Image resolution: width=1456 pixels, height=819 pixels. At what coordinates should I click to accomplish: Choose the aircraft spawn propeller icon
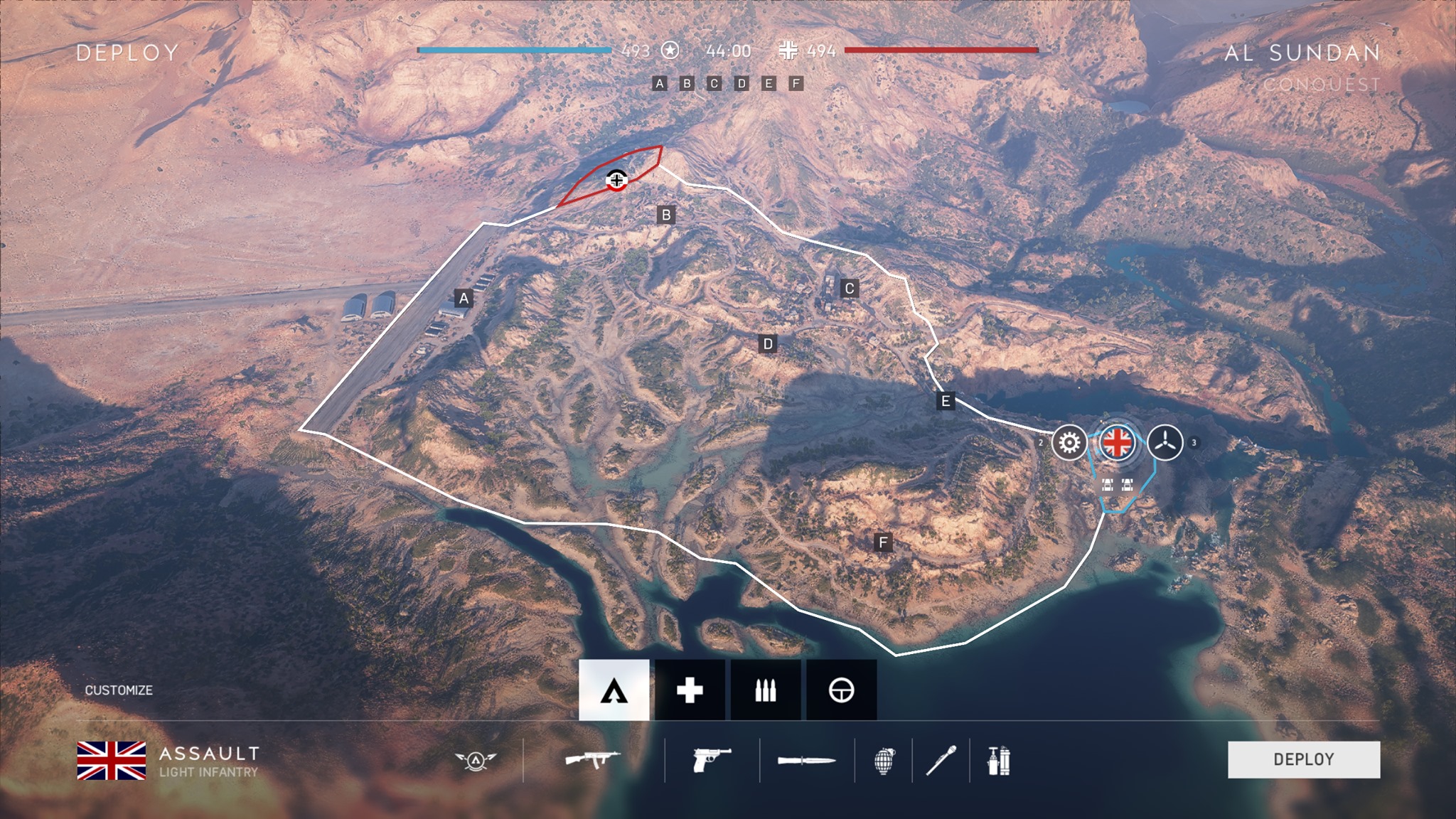[x=1165, y=443]
